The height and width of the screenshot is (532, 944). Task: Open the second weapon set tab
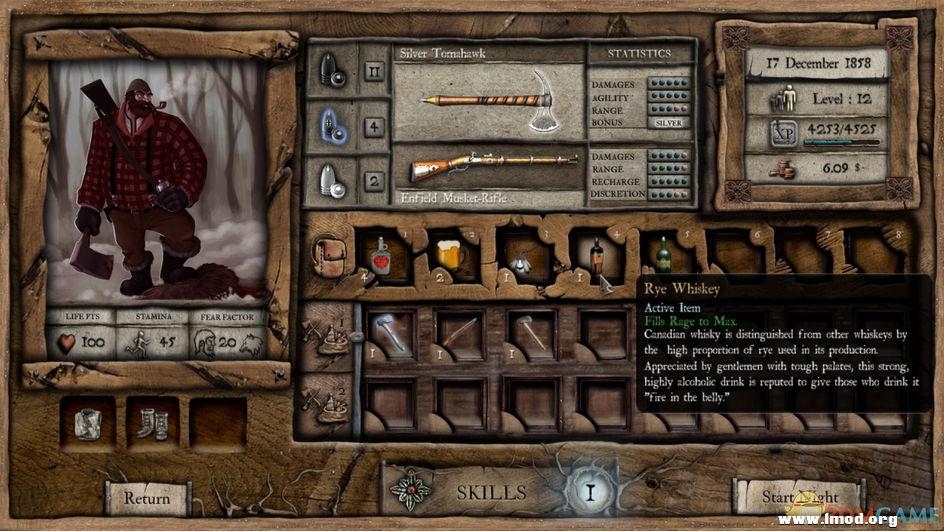point(328,398)
